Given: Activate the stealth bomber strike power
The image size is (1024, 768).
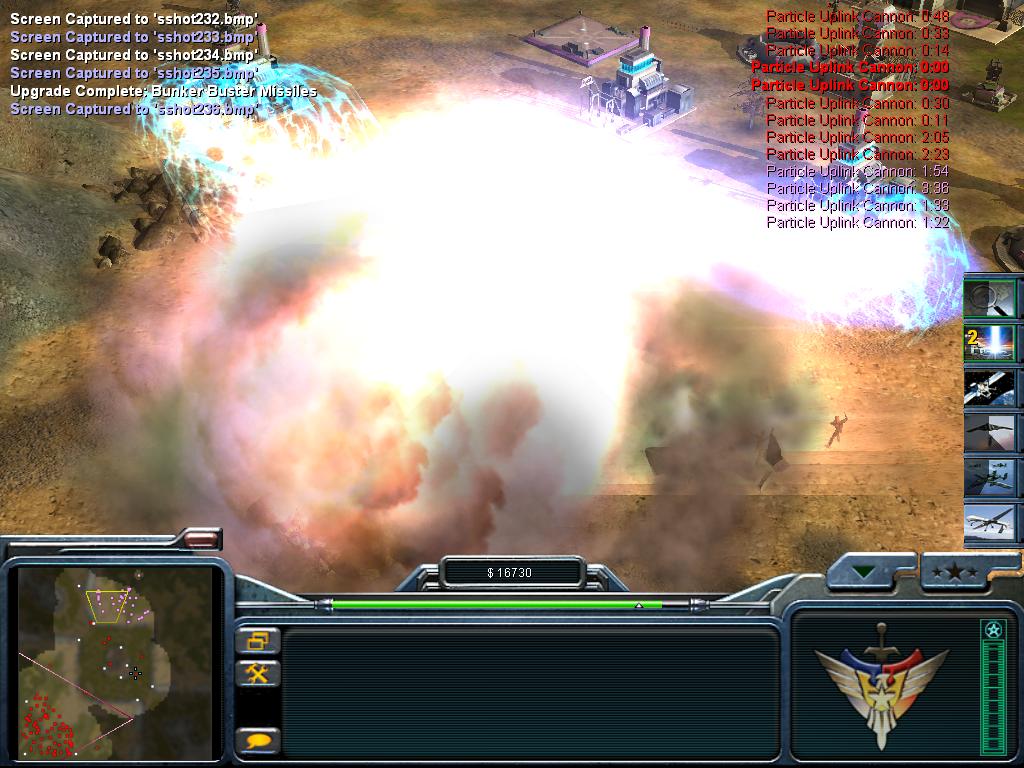Looking at the screenshot, I should point(989,432).
